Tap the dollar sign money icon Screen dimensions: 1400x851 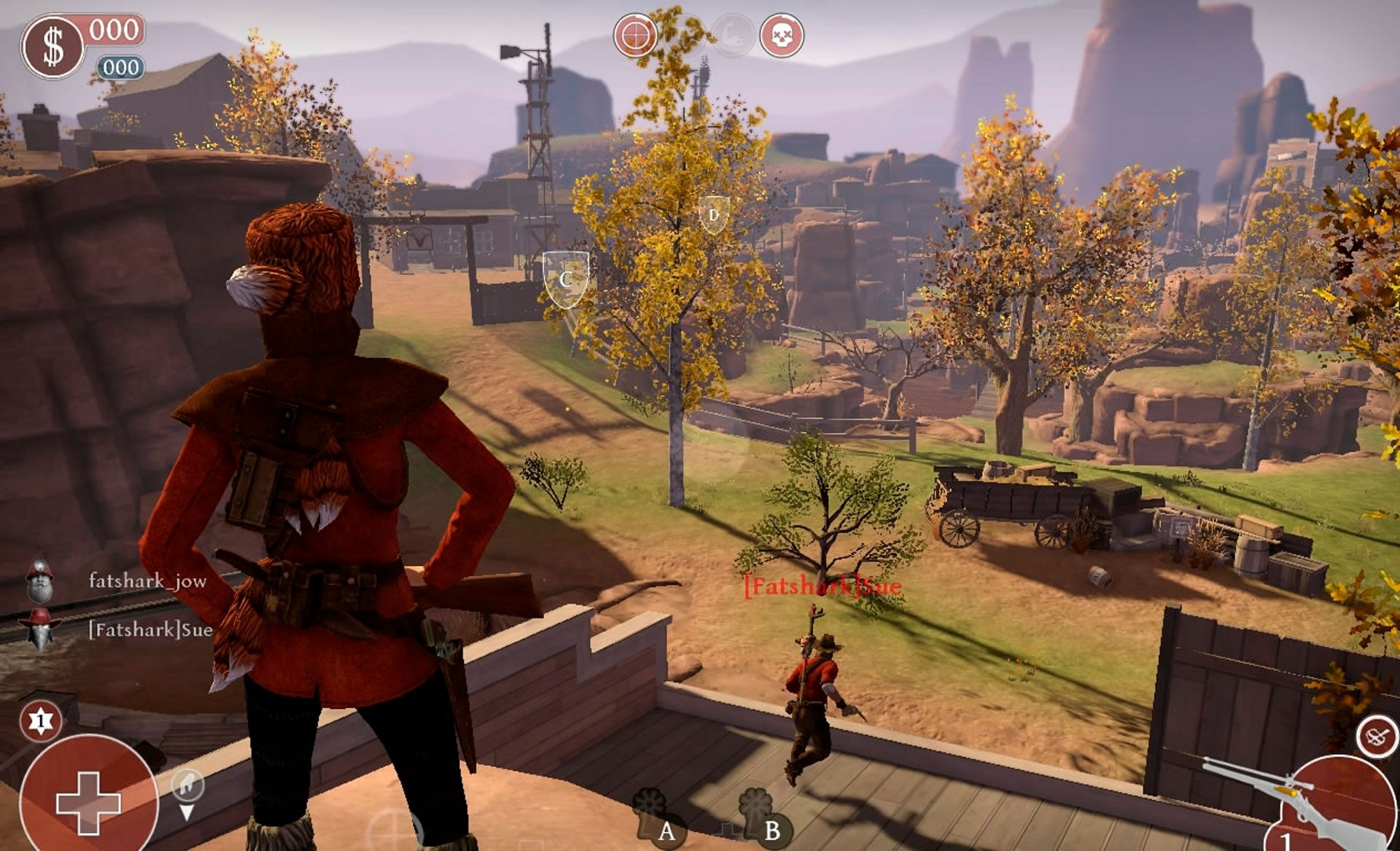(x=52, y=47)
